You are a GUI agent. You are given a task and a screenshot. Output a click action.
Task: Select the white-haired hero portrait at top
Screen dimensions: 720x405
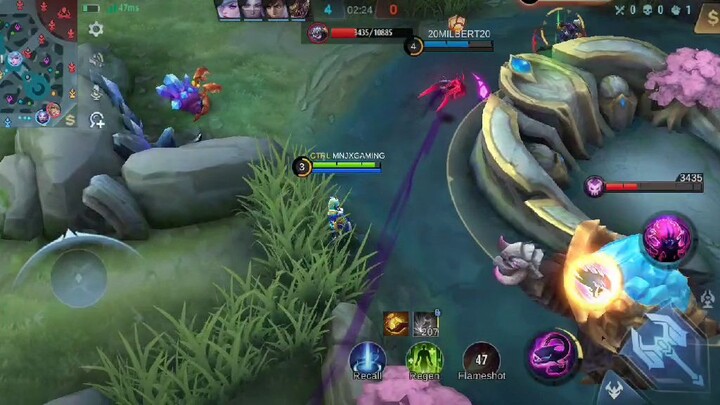click(228, 10)
